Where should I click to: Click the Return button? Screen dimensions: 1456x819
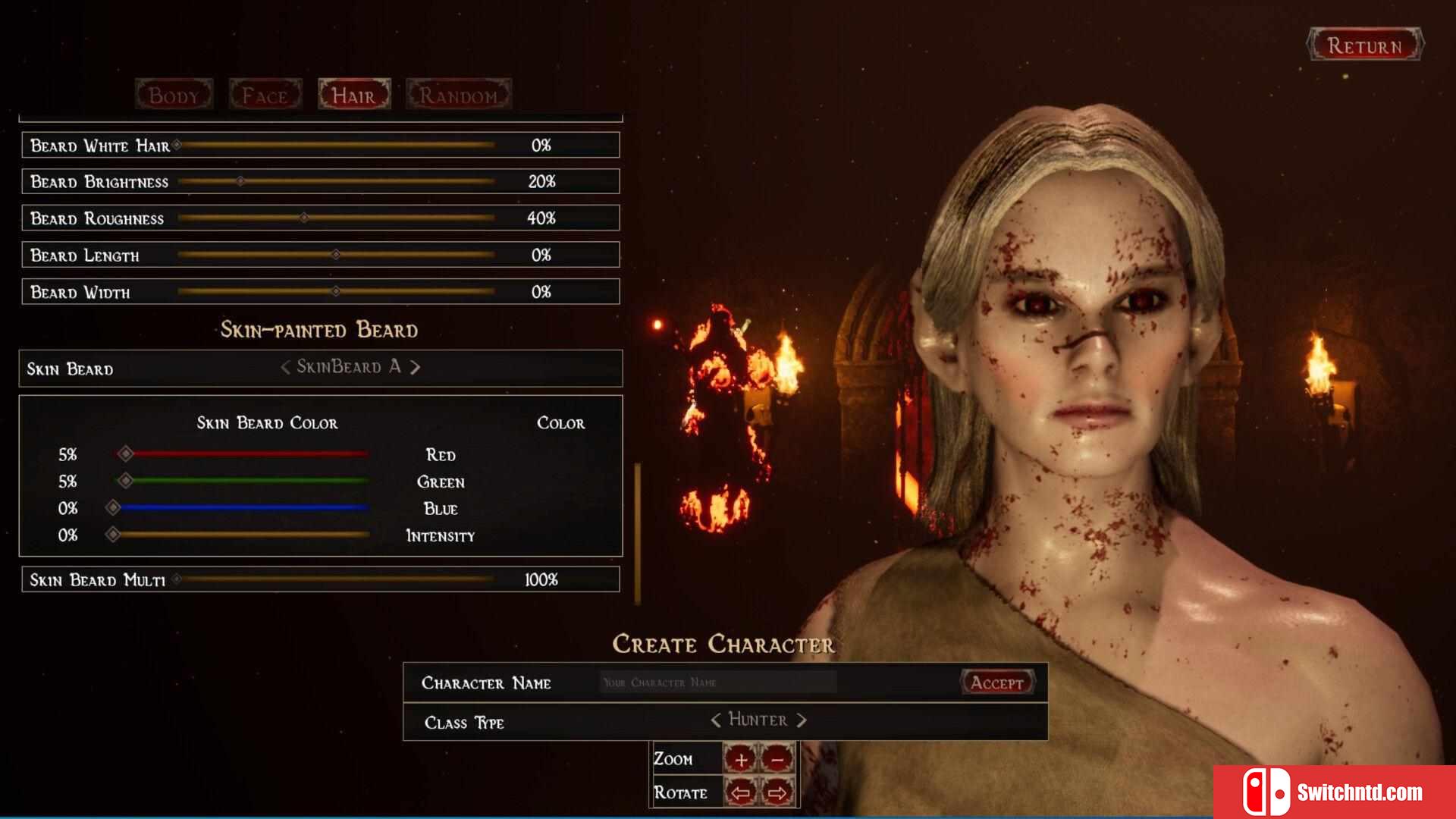(x=1364, y=45)
